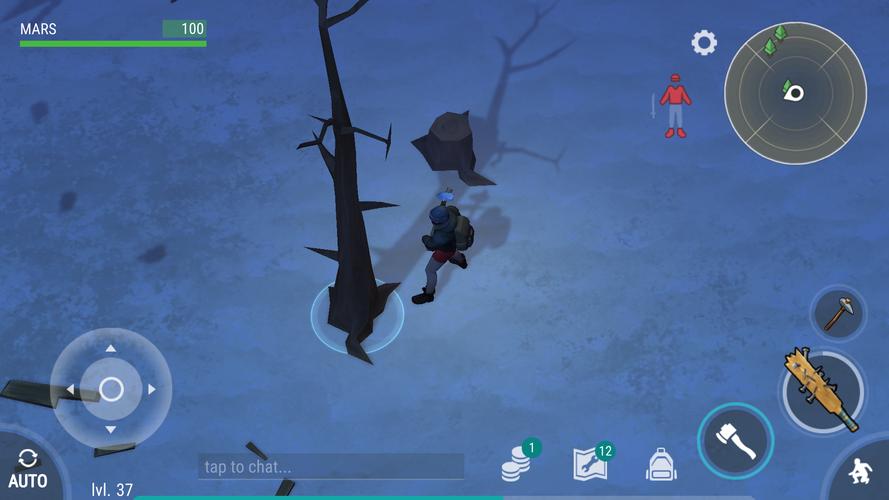Toggle the crouch sneak button

click(860, 471)
